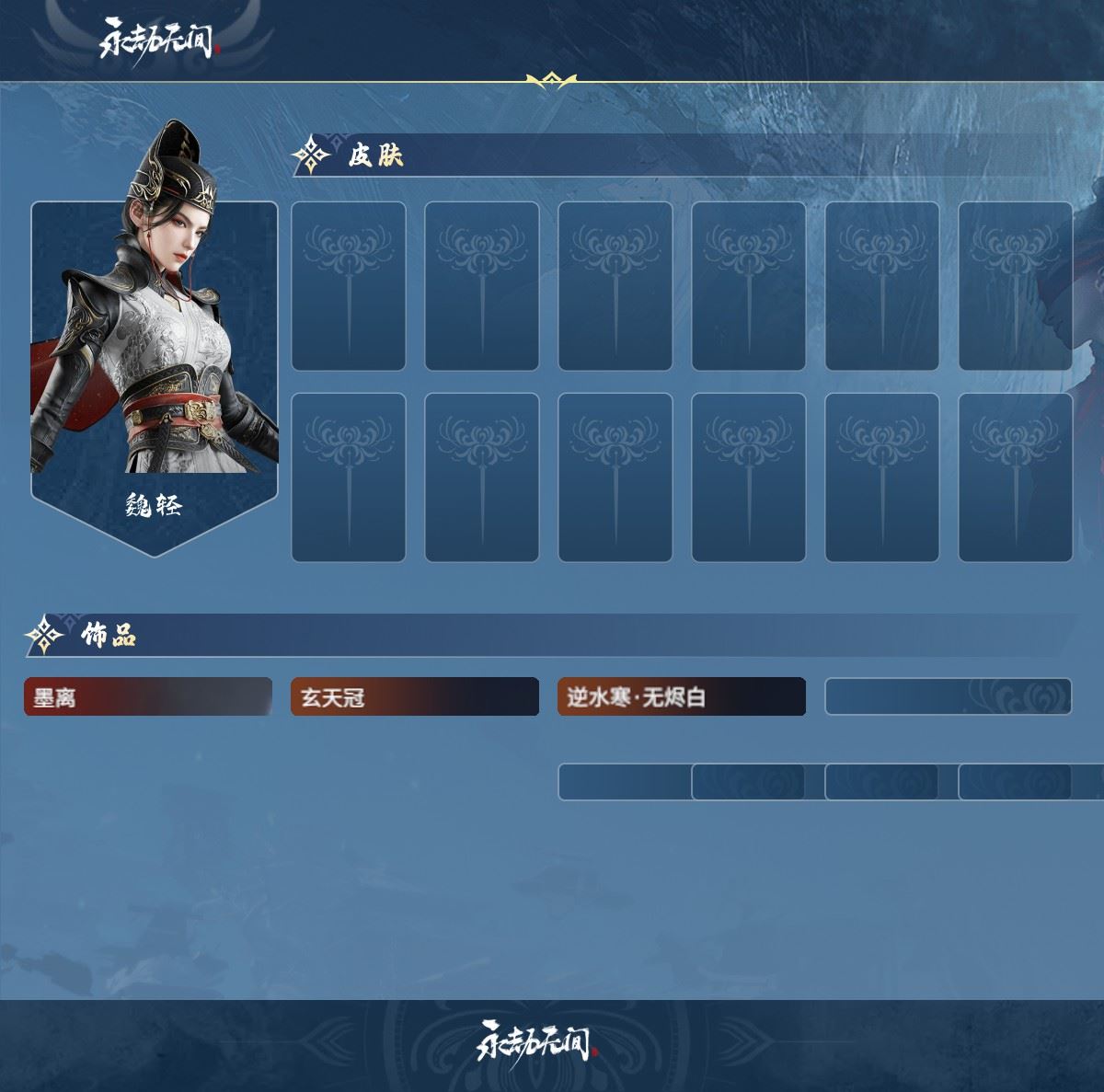Select the 墨离 accessory entry
Image resolution: width=1104 pixels, height=1092 pixels.
[x=147, y=697]
